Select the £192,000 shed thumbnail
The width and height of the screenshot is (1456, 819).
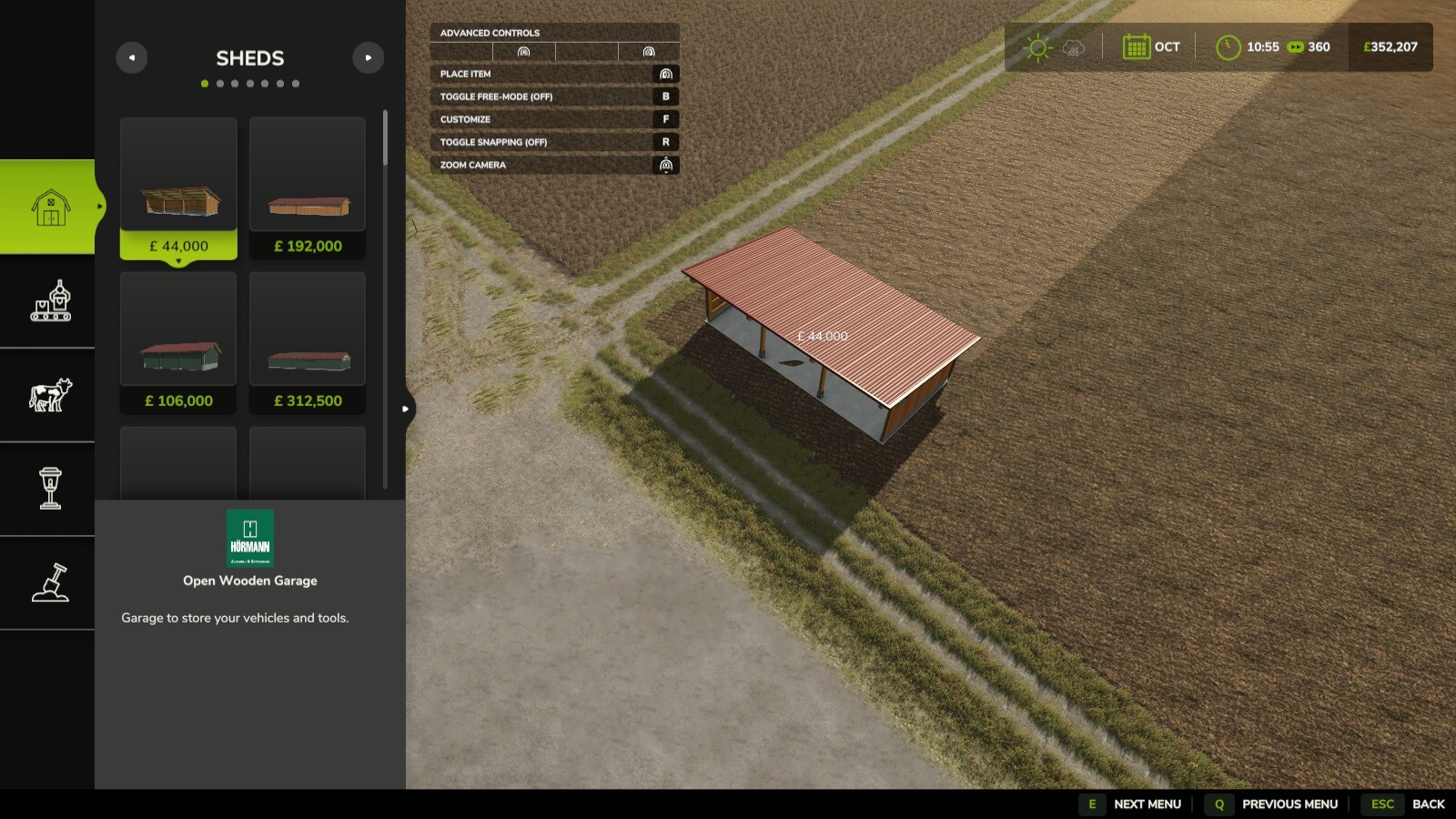307,173
